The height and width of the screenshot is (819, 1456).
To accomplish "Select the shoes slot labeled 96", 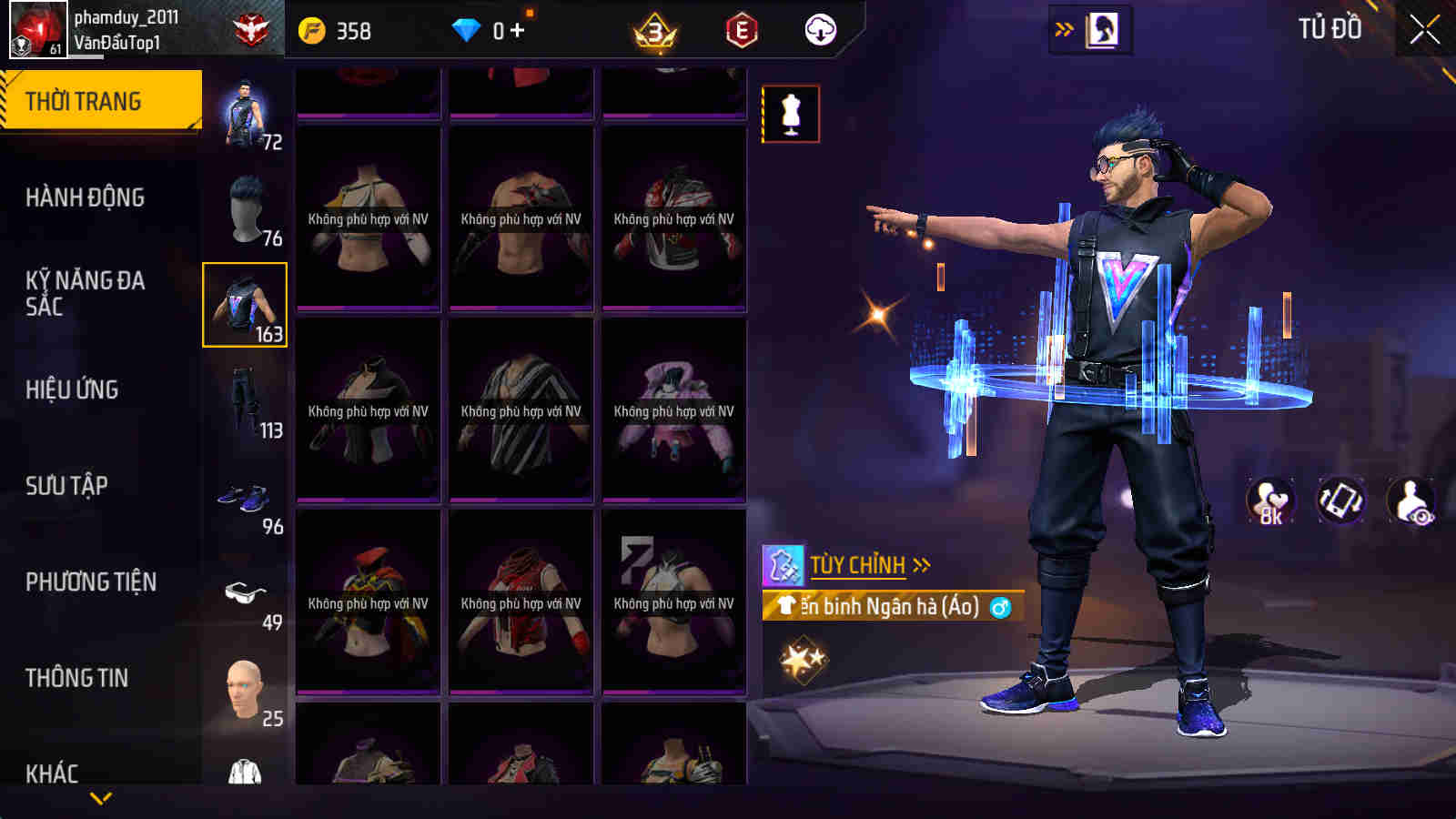I will tap(244, 497).
